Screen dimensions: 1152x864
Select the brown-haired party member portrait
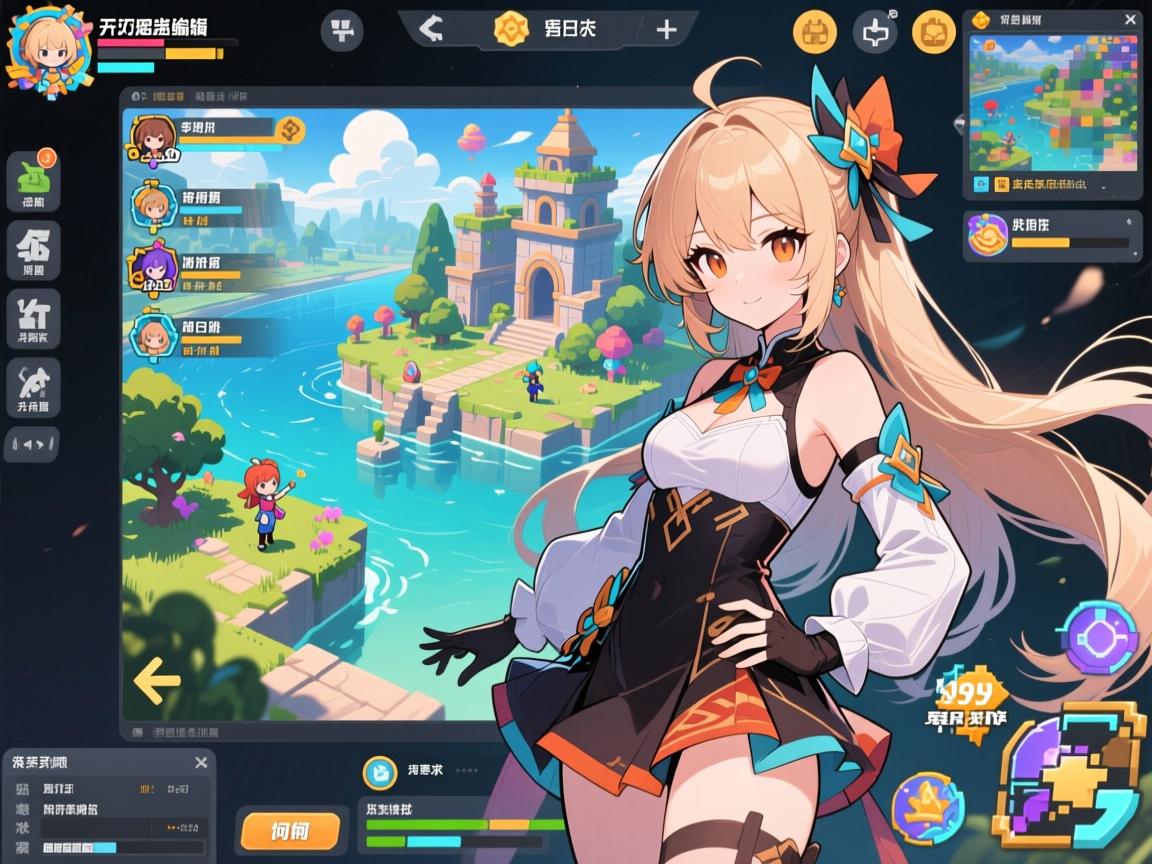(x=152, y=139)
